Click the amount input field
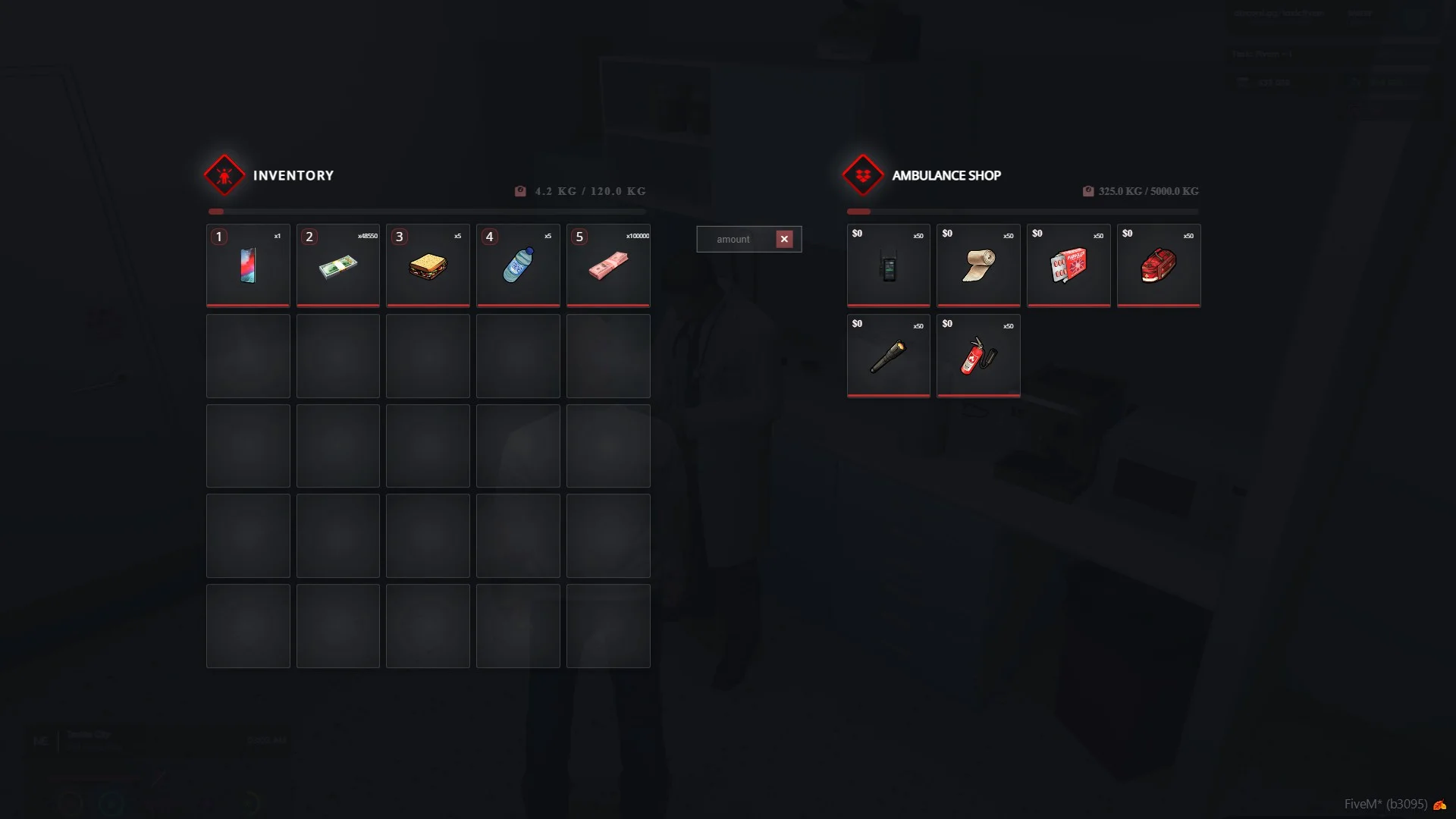 (734, 240)
